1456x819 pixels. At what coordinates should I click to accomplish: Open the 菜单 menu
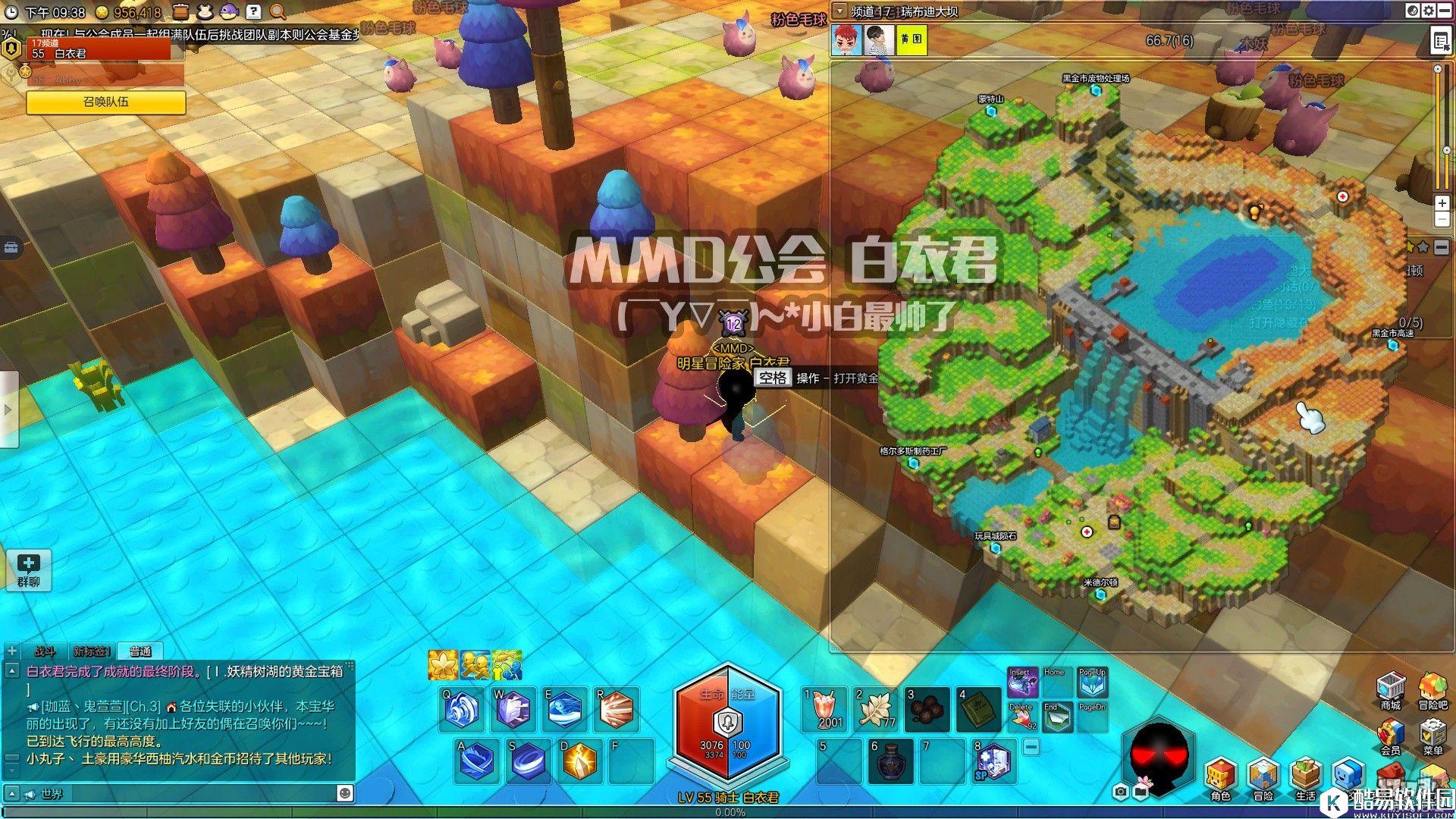1432,736
